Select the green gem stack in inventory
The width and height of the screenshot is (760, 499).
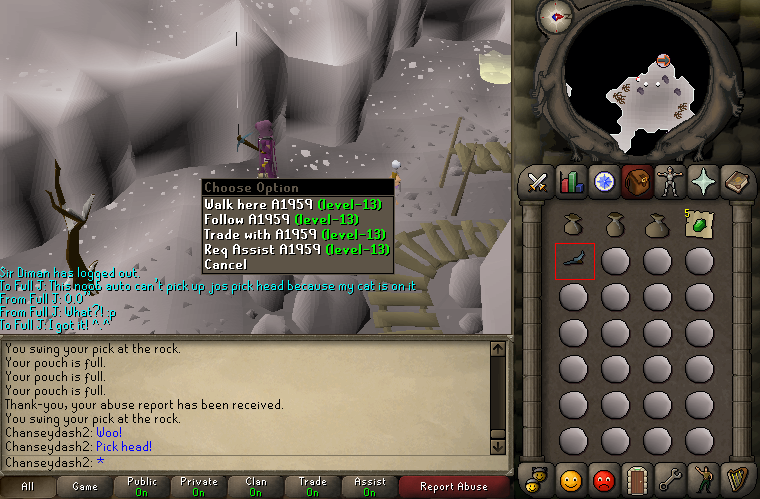pyautogui.click(x=698, y=224)
